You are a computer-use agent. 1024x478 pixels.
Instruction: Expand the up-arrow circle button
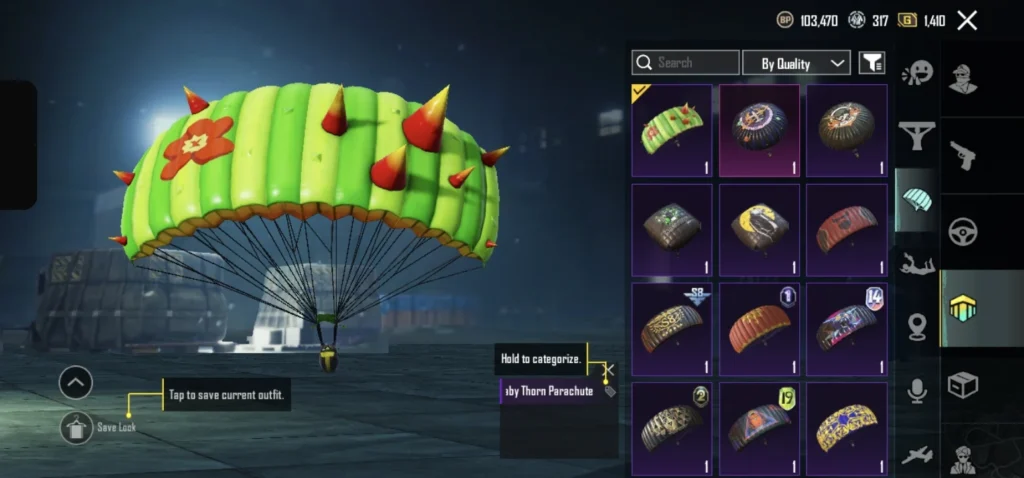(x=76, y=382)
